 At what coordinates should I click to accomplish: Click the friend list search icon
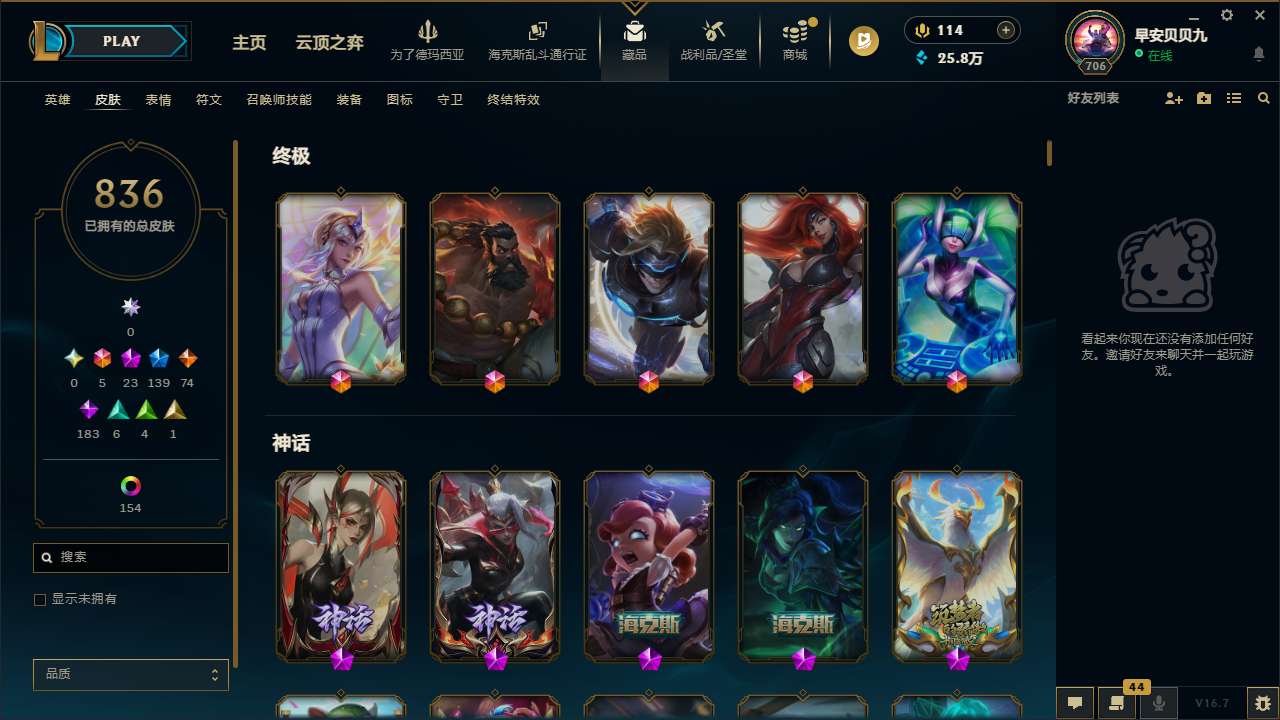click(1264, 98)
